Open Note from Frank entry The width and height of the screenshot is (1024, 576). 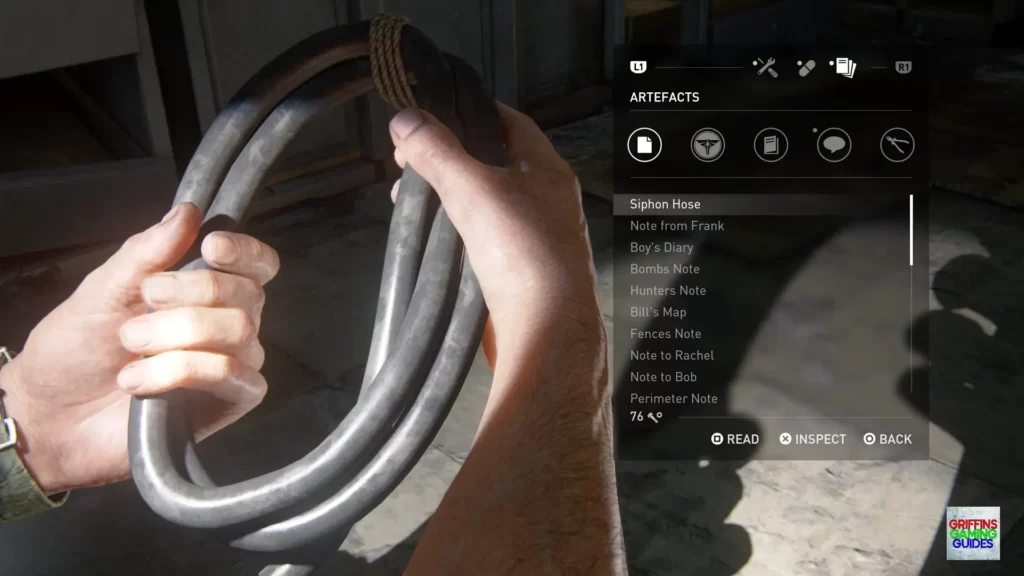(677, 226)
